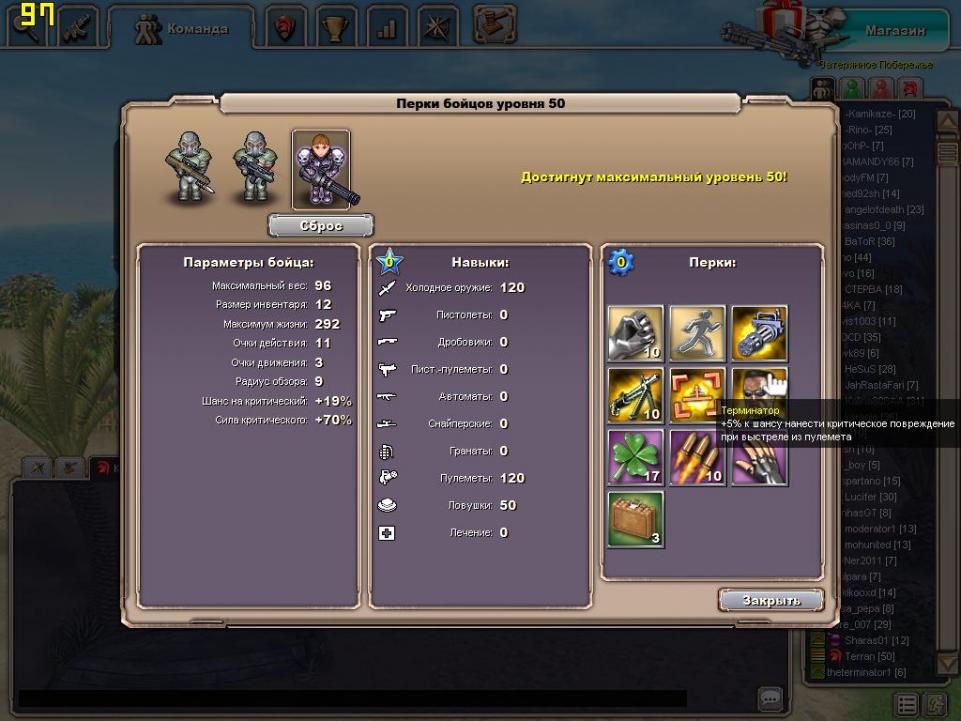Click the judge gavel button

pyautogui.click(x=493, y=24)
